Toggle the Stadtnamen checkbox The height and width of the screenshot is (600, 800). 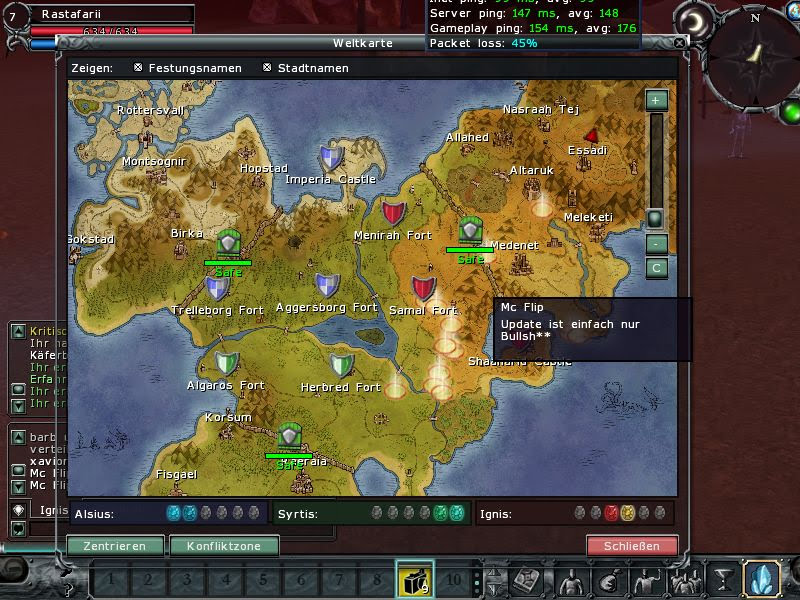point(267,68)
